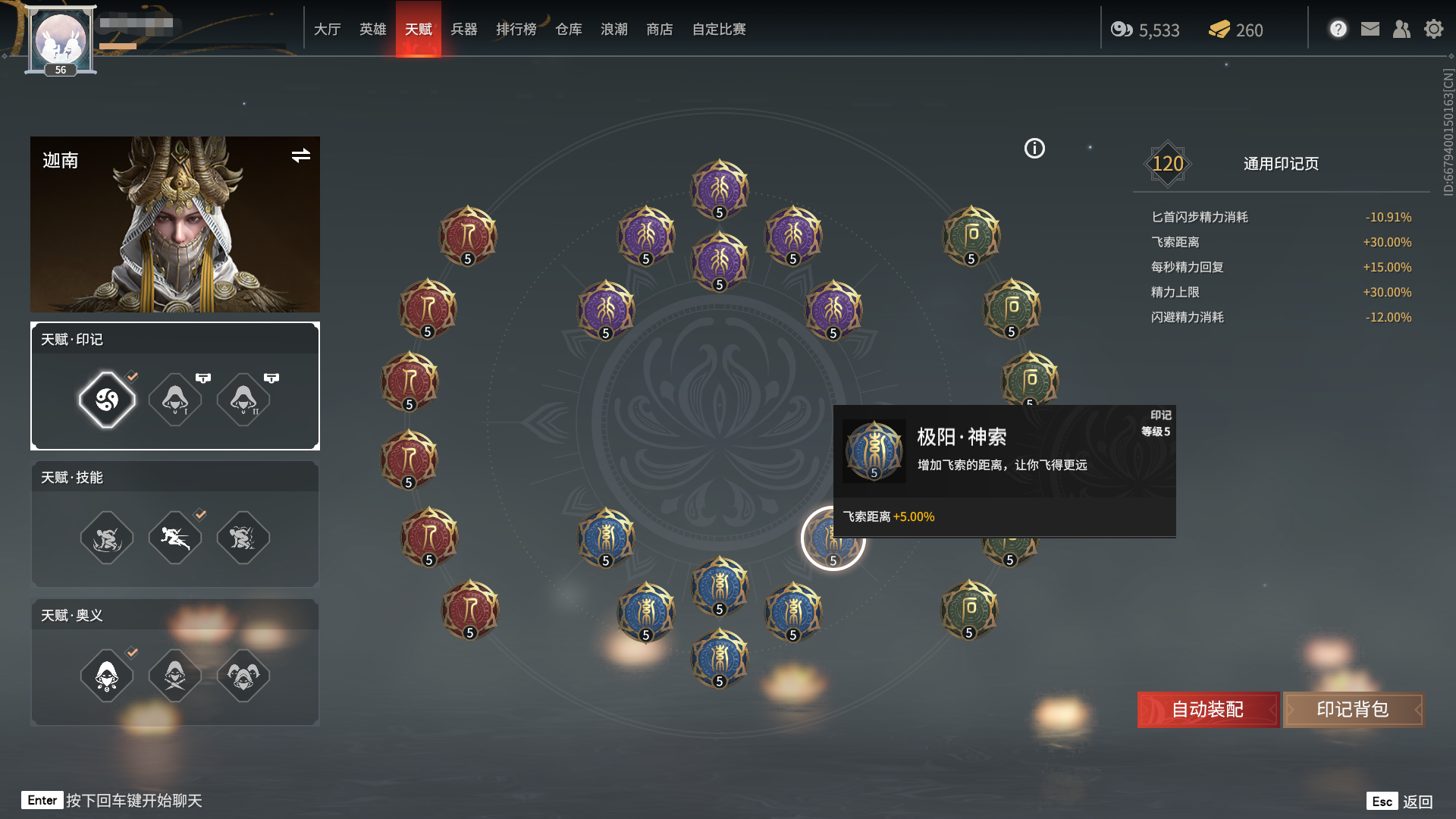Open the 印记背包 button
Viewport: 1456px width, 819px height.
click(x=1353, y=710)
